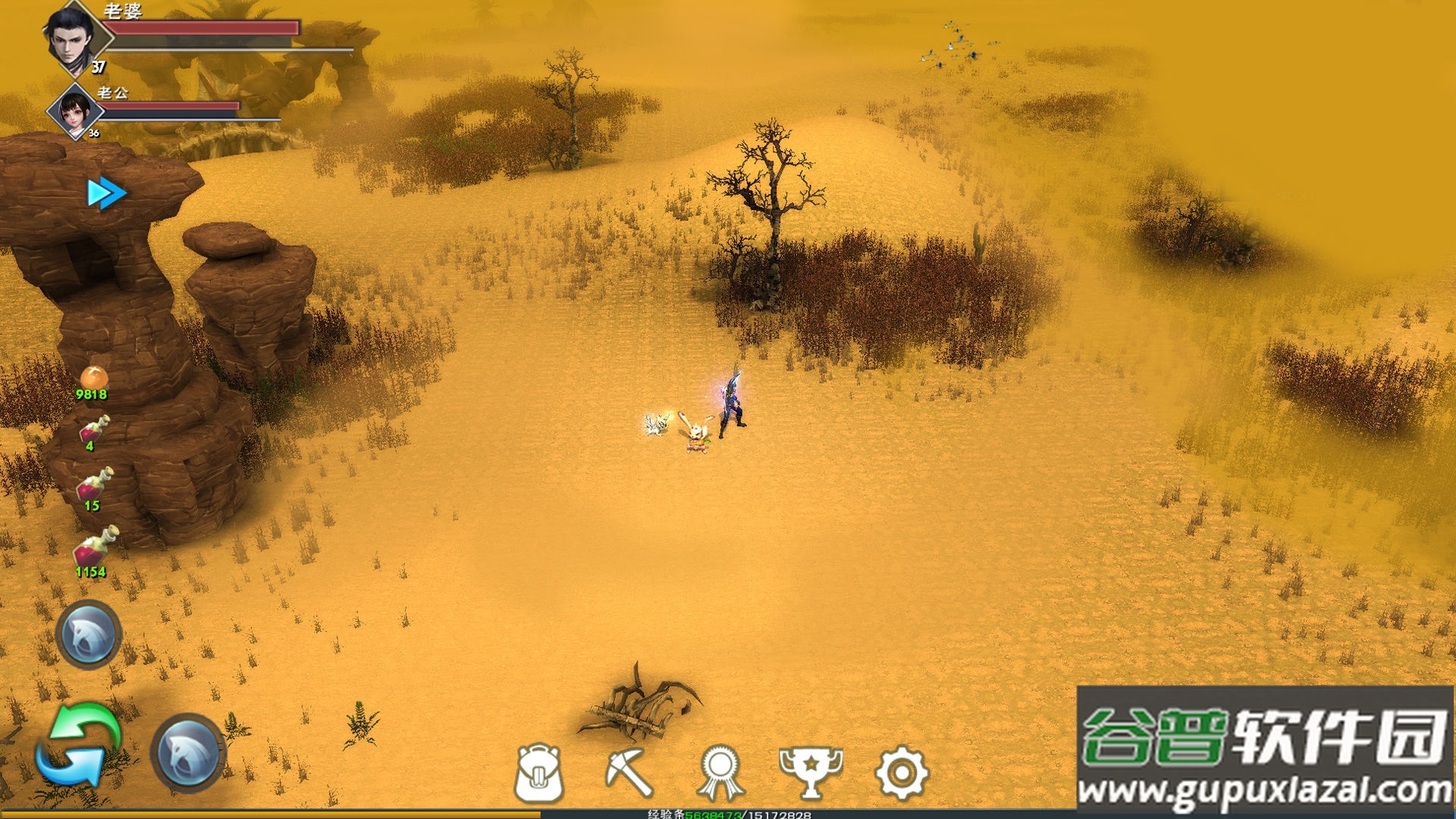Open the backpack inventory
Image resolution: width=1456 pixels, height=819 pixels.
(x=539, y=773)
